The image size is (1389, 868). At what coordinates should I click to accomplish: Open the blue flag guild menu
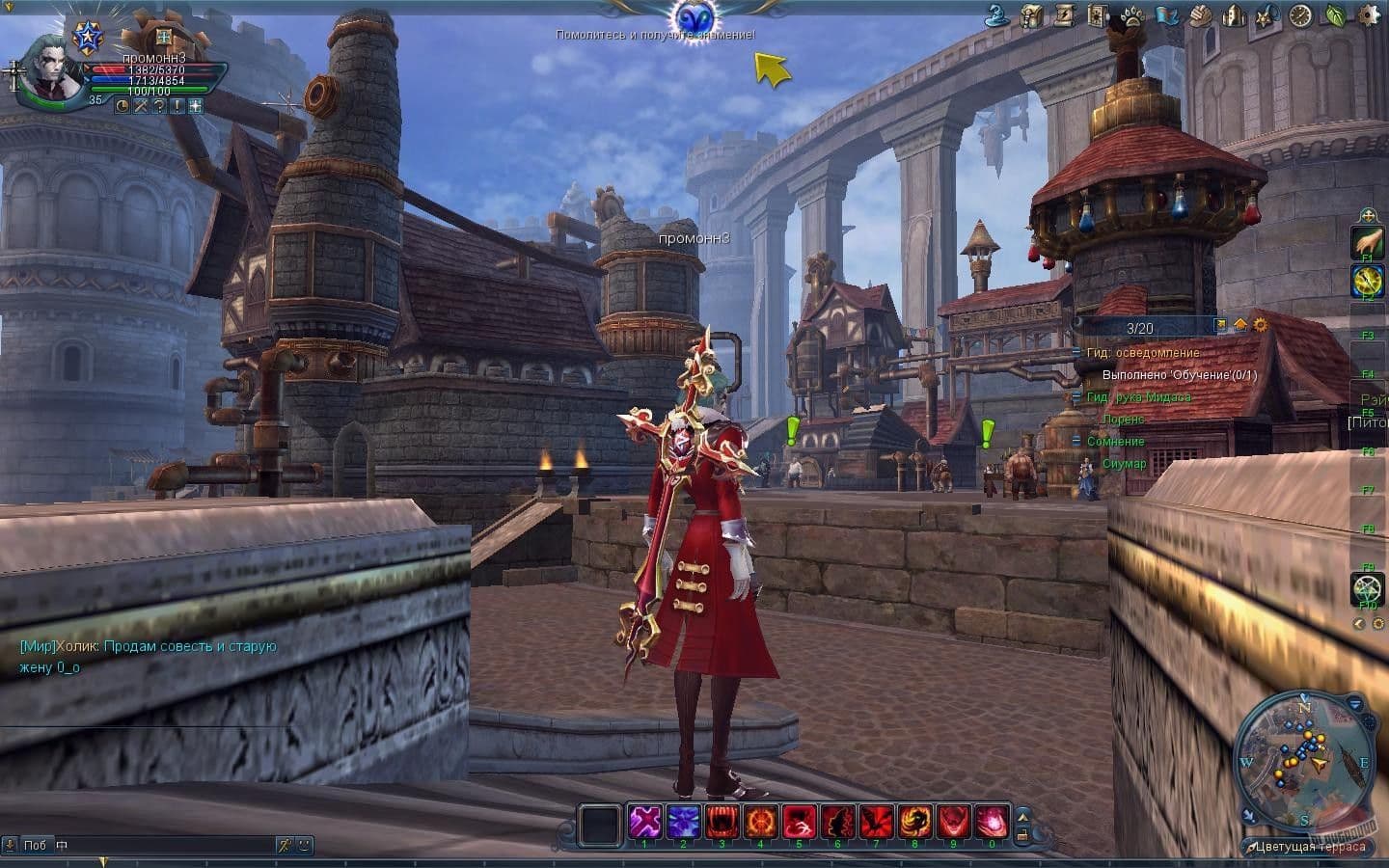[x=1166, y=15]
